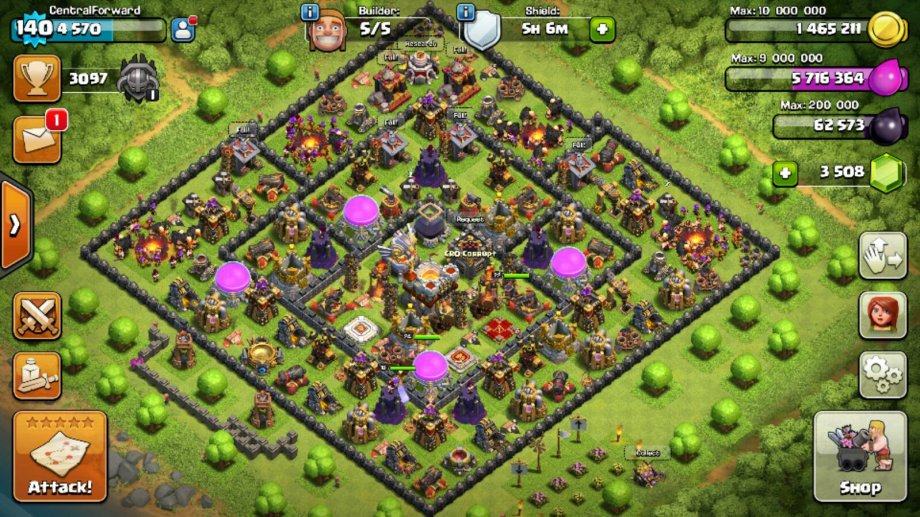
Task: Open the Attack map button
Action: point(60,456)
